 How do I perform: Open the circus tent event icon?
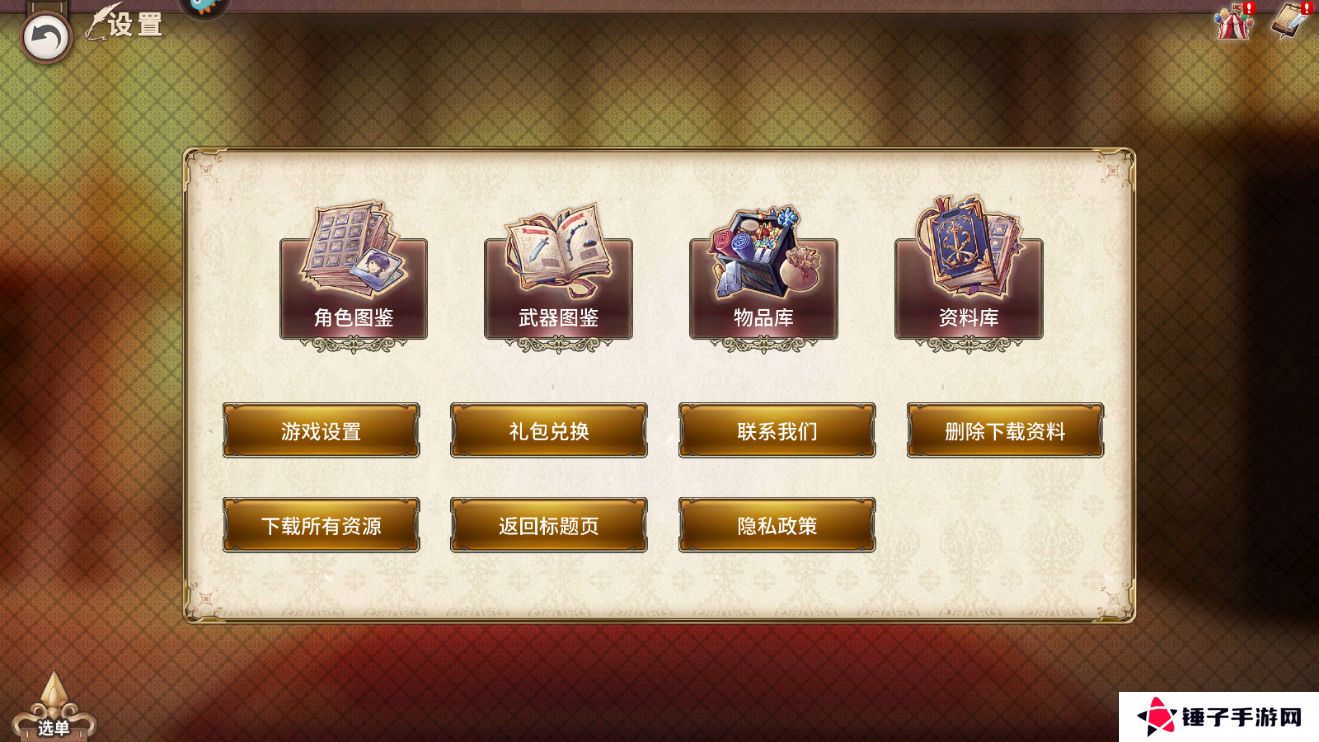(1233, 26)
